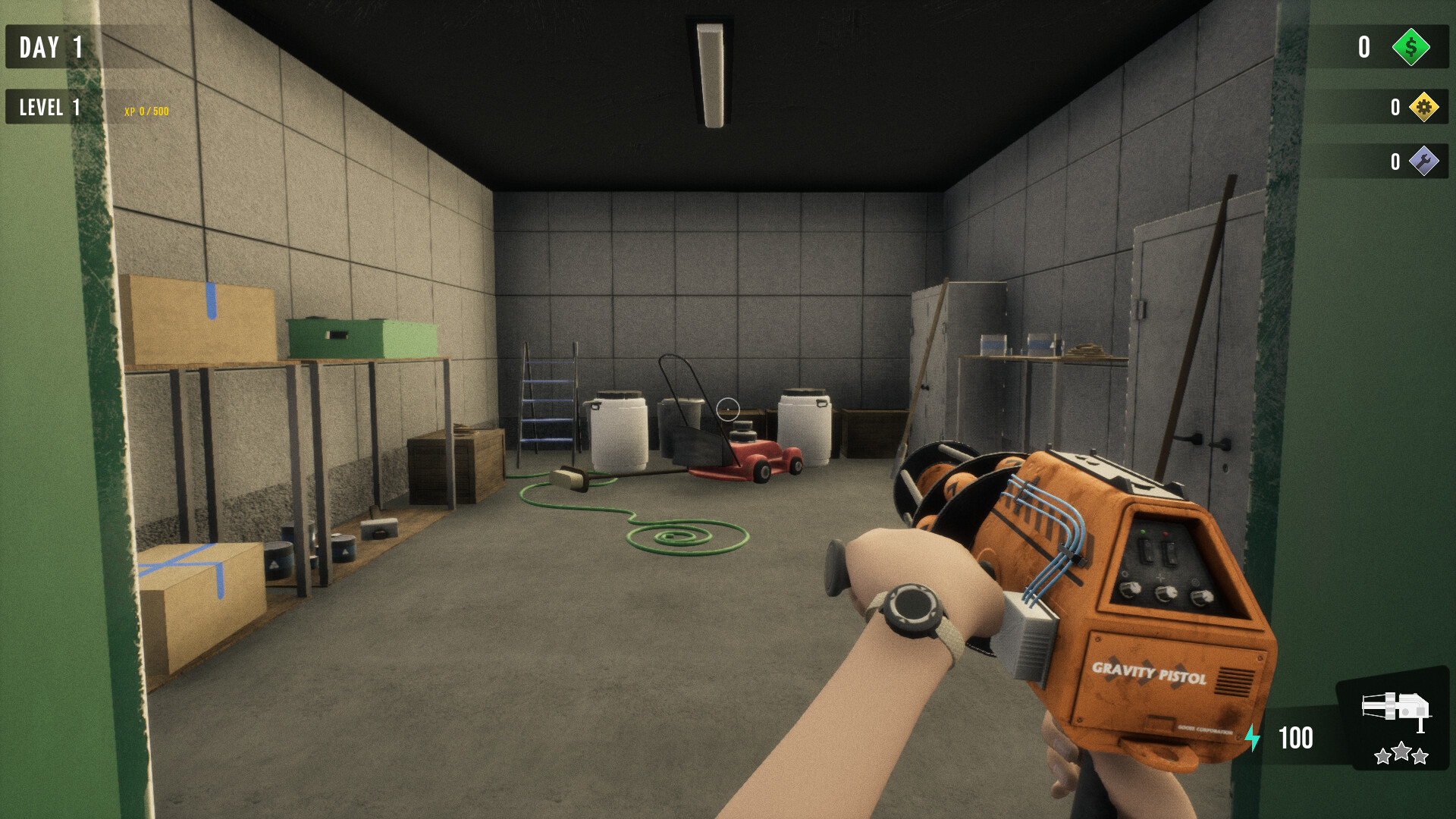Image resolution: width=1456 pixels, height=819 pixels.
Task: Expand the LEVEL 1 panel
Action: 51,107
